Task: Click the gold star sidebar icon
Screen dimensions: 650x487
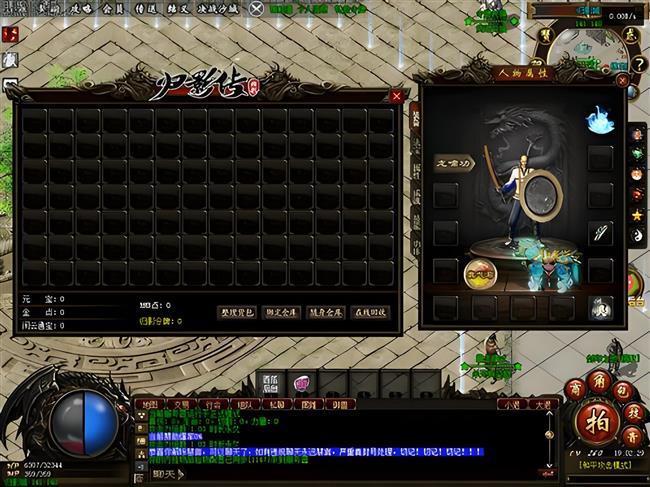Action: tap(636, 215)
